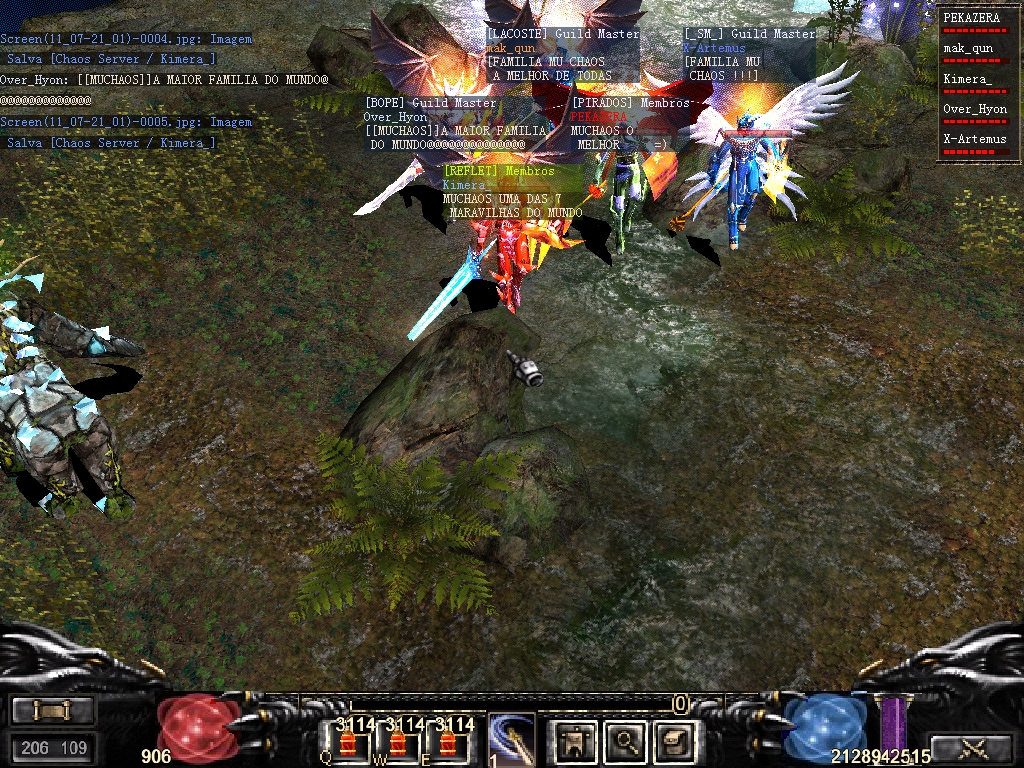Viewport: 1024px width, 768px height.
Task: Use the red potion in the W slot
Action: point(398,743)
